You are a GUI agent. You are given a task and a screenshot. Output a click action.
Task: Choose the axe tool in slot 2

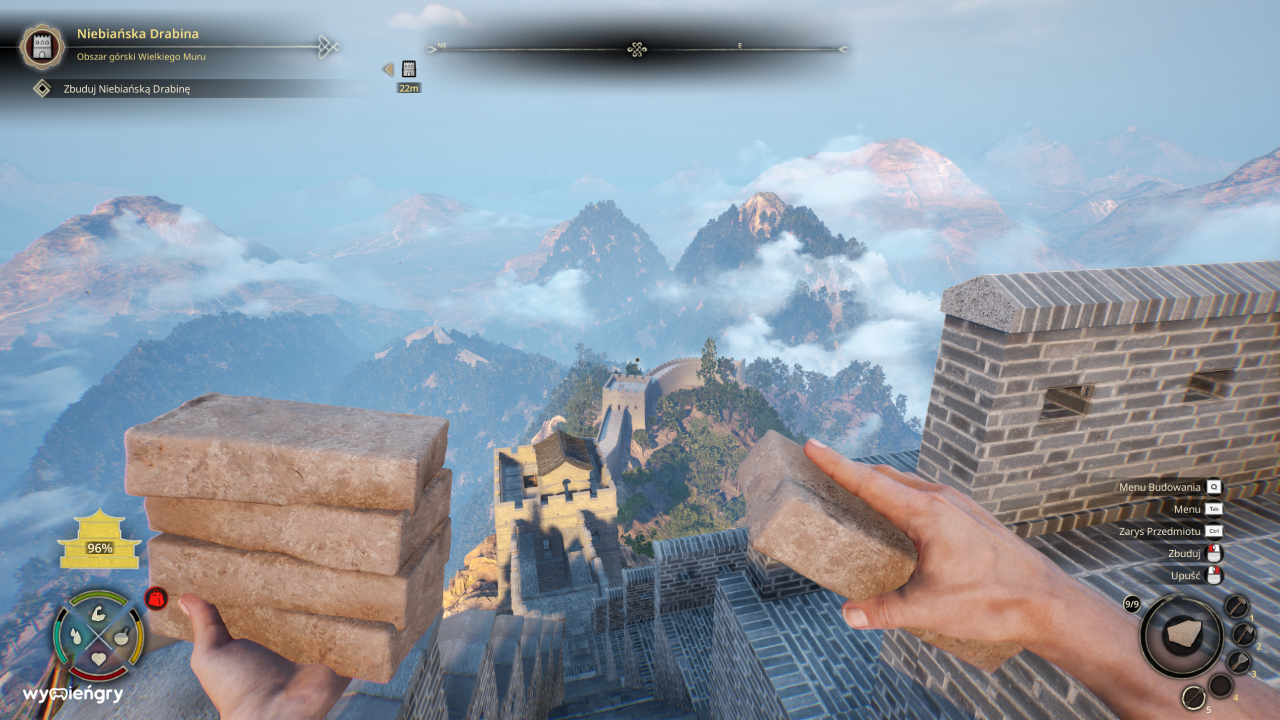pos(1244,634)
